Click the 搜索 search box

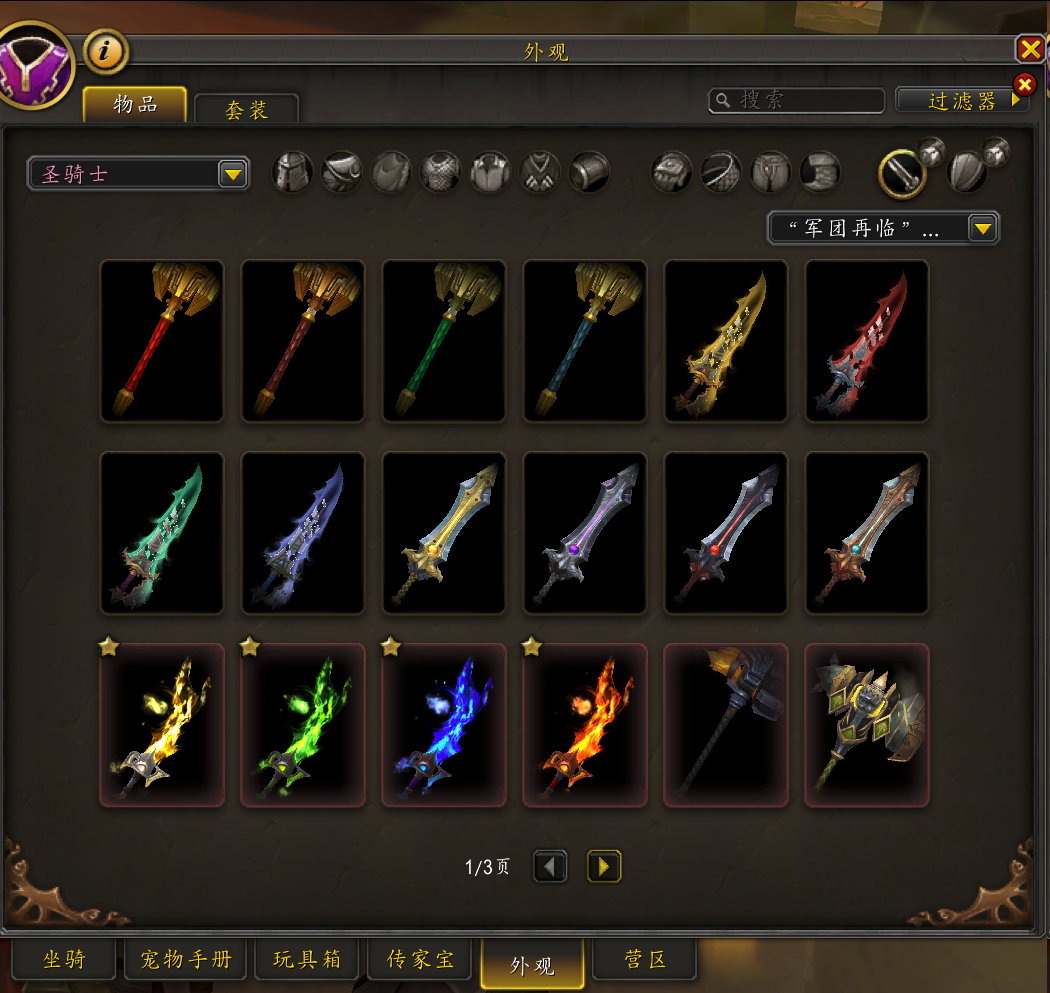point(797,100)
